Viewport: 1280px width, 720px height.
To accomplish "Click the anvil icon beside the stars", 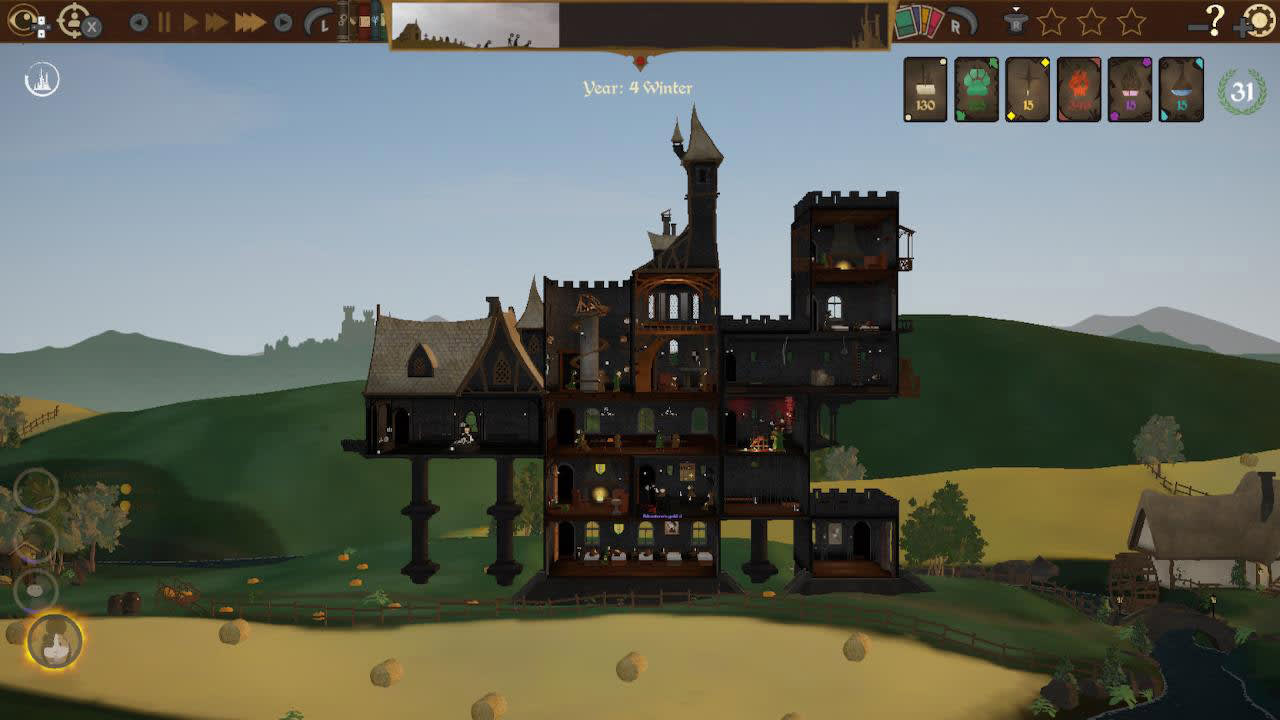I will (x=1016, y=22).
